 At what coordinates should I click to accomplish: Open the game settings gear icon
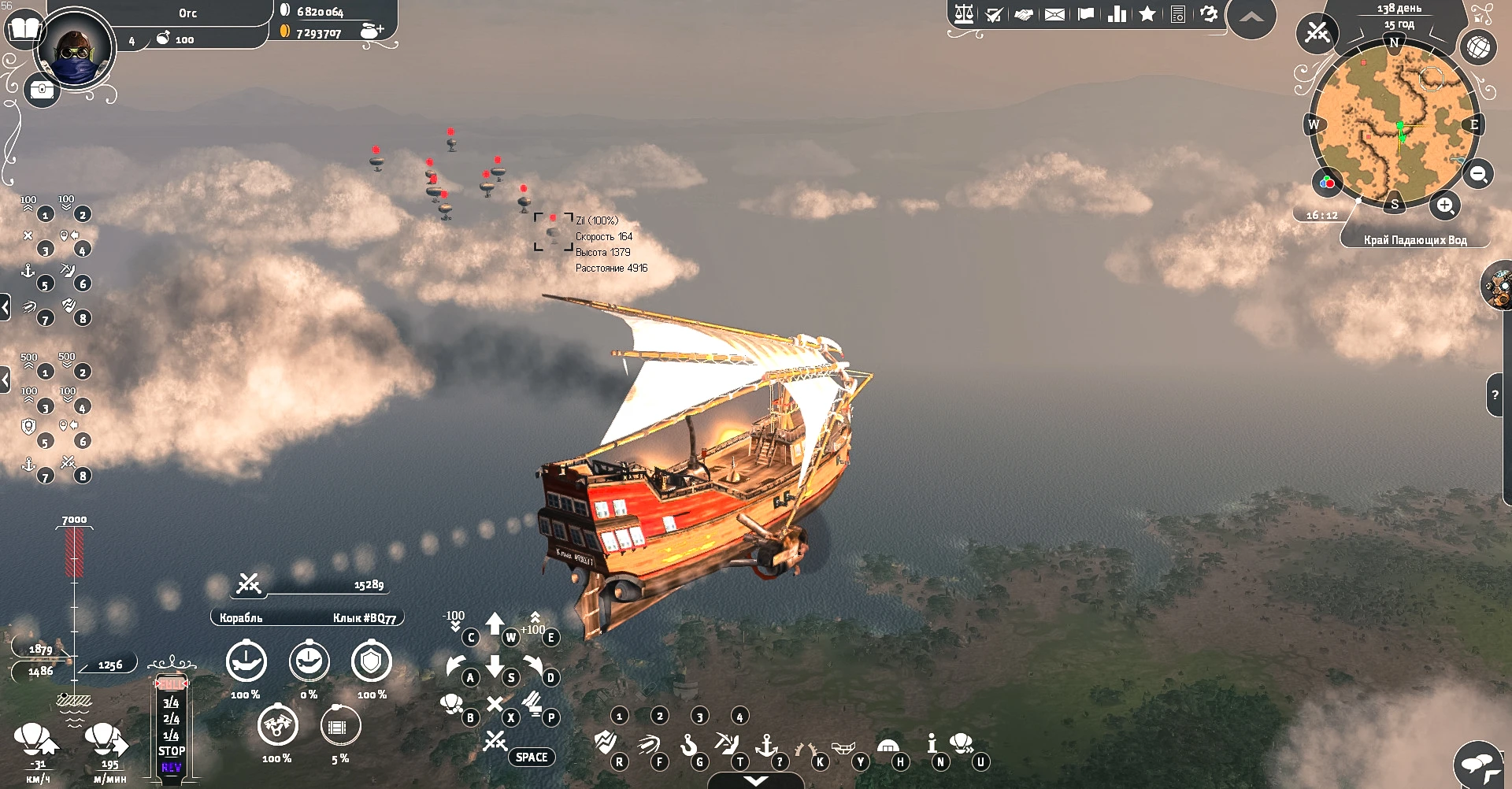(x=1207, y=13)
